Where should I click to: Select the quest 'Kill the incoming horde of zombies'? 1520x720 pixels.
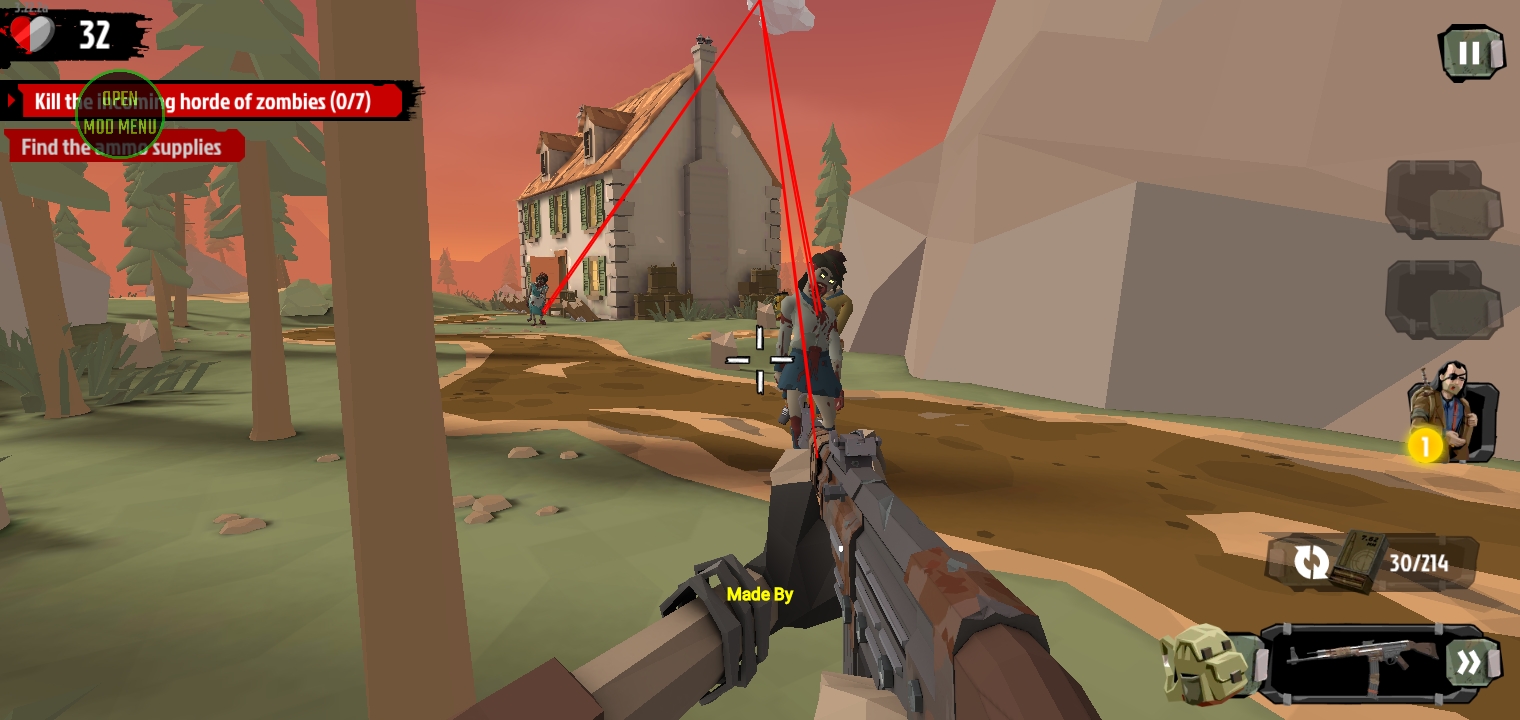[x=200, y=100]
